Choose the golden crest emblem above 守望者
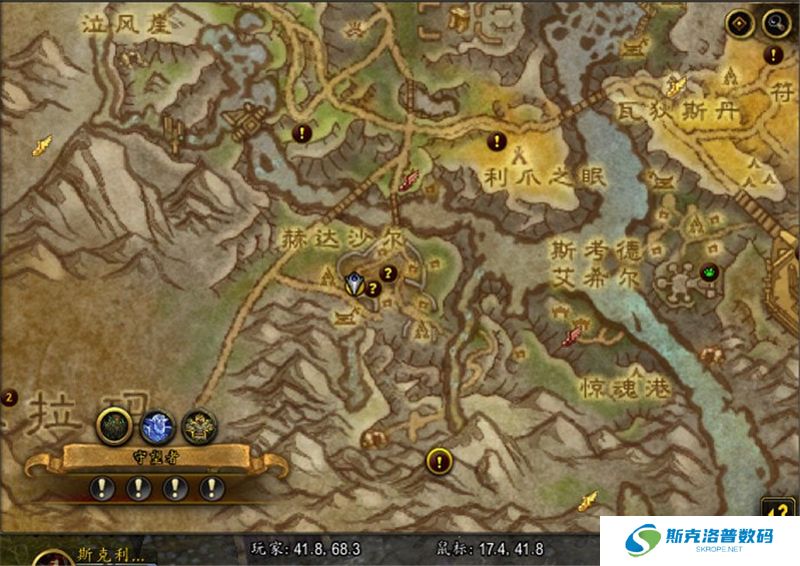 point(198,426)
